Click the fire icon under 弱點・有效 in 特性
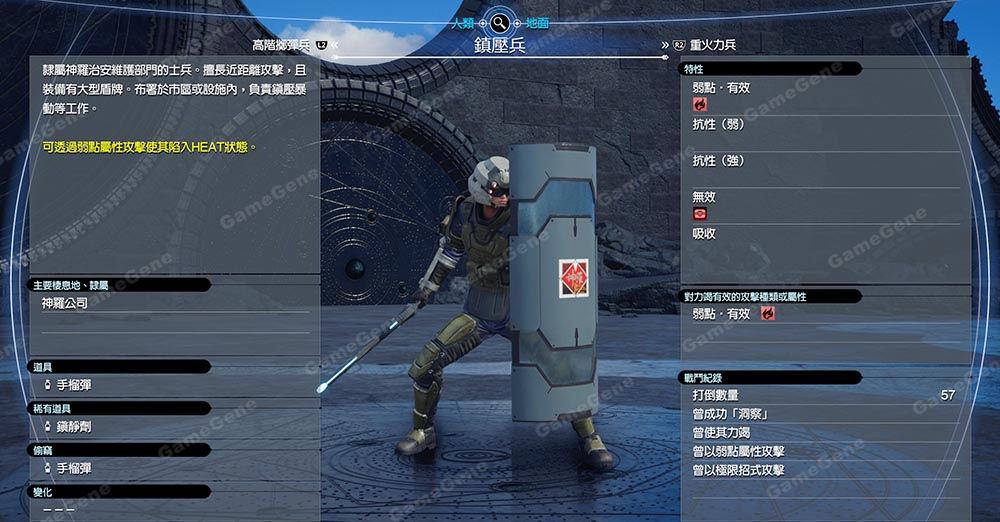This screenshot has width=1000, height=522. point(699,103)
